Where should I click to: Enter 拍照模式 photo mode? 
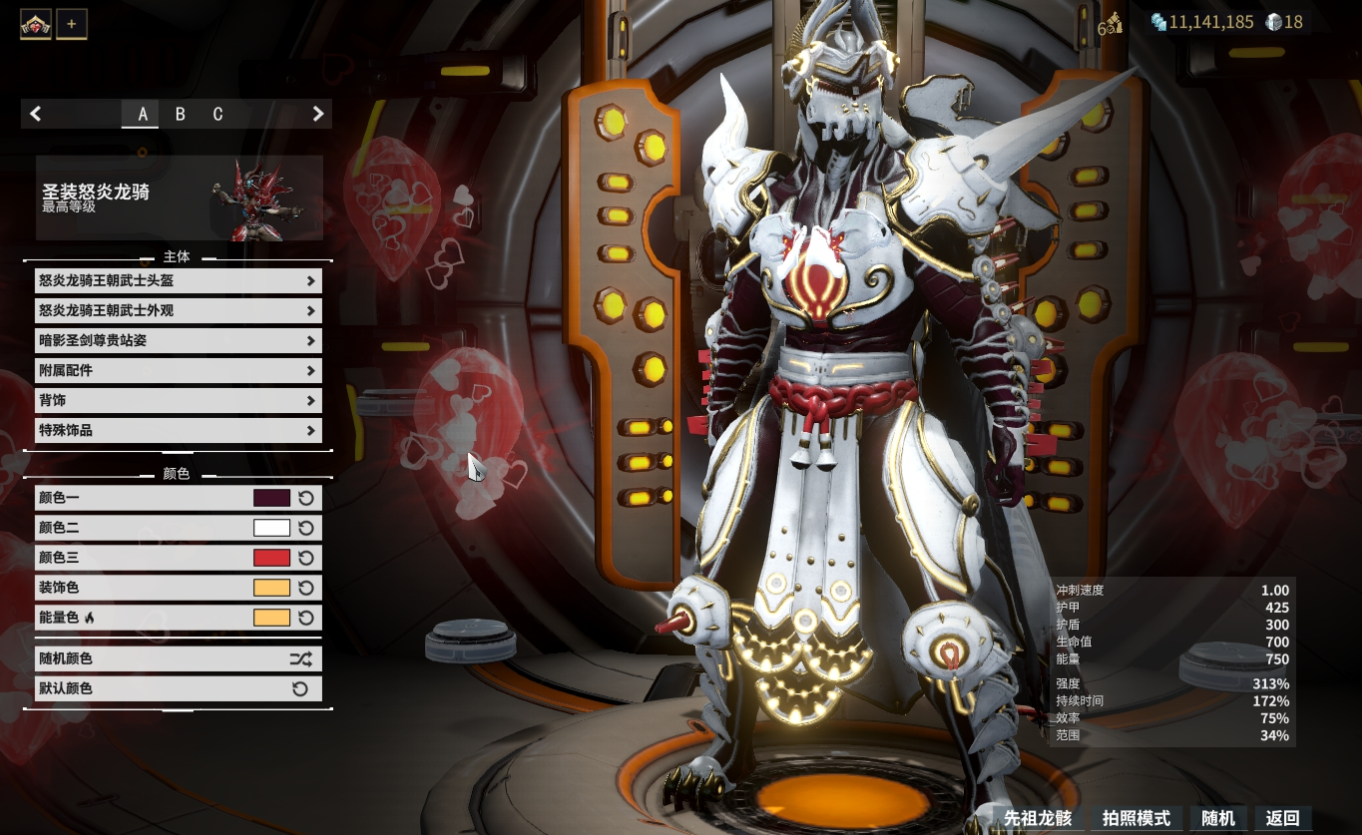coord(1135,818)
